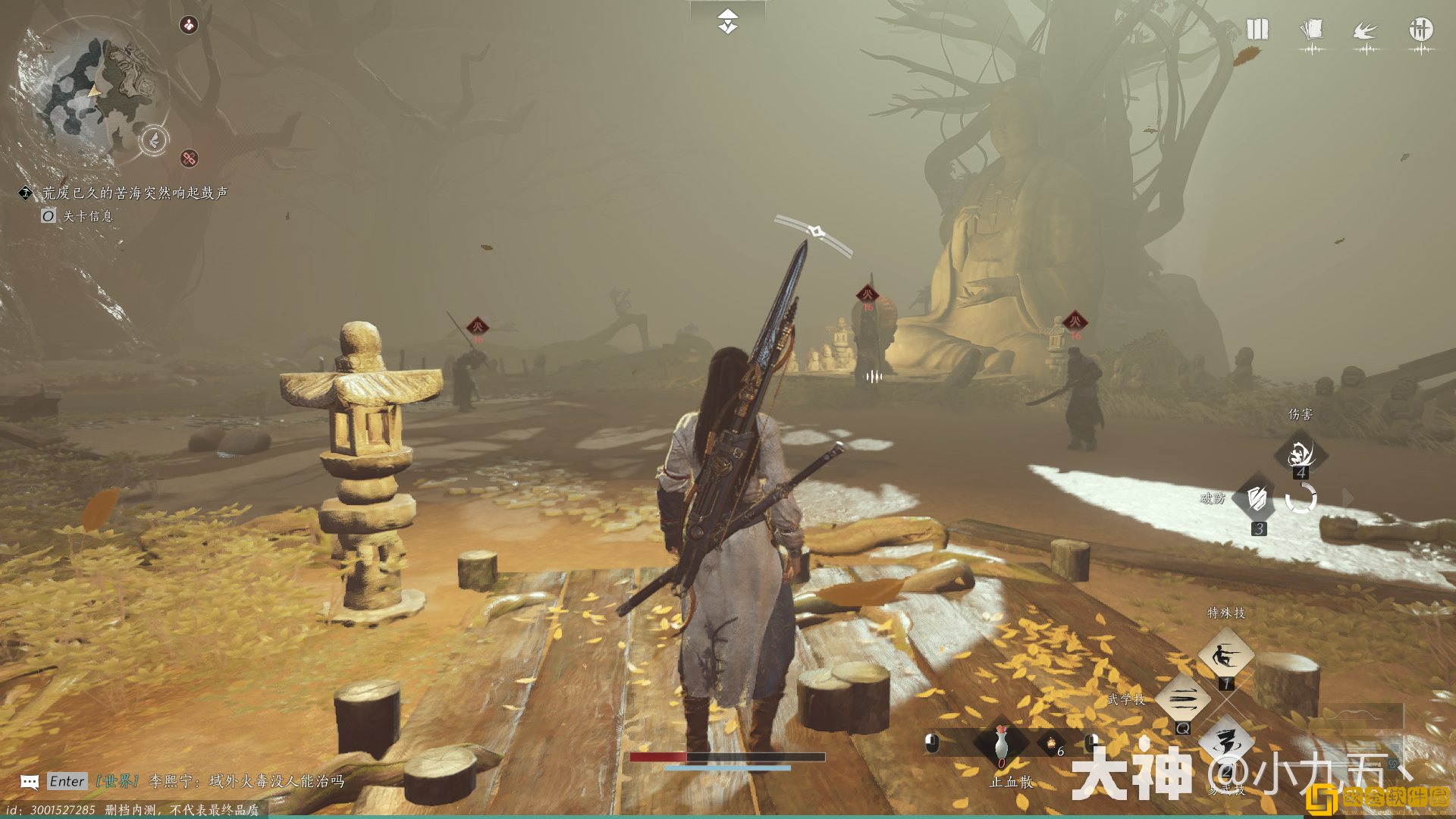Open the quest tracker about drums in 苦海
1456x819 pixels.
point(134,193)
